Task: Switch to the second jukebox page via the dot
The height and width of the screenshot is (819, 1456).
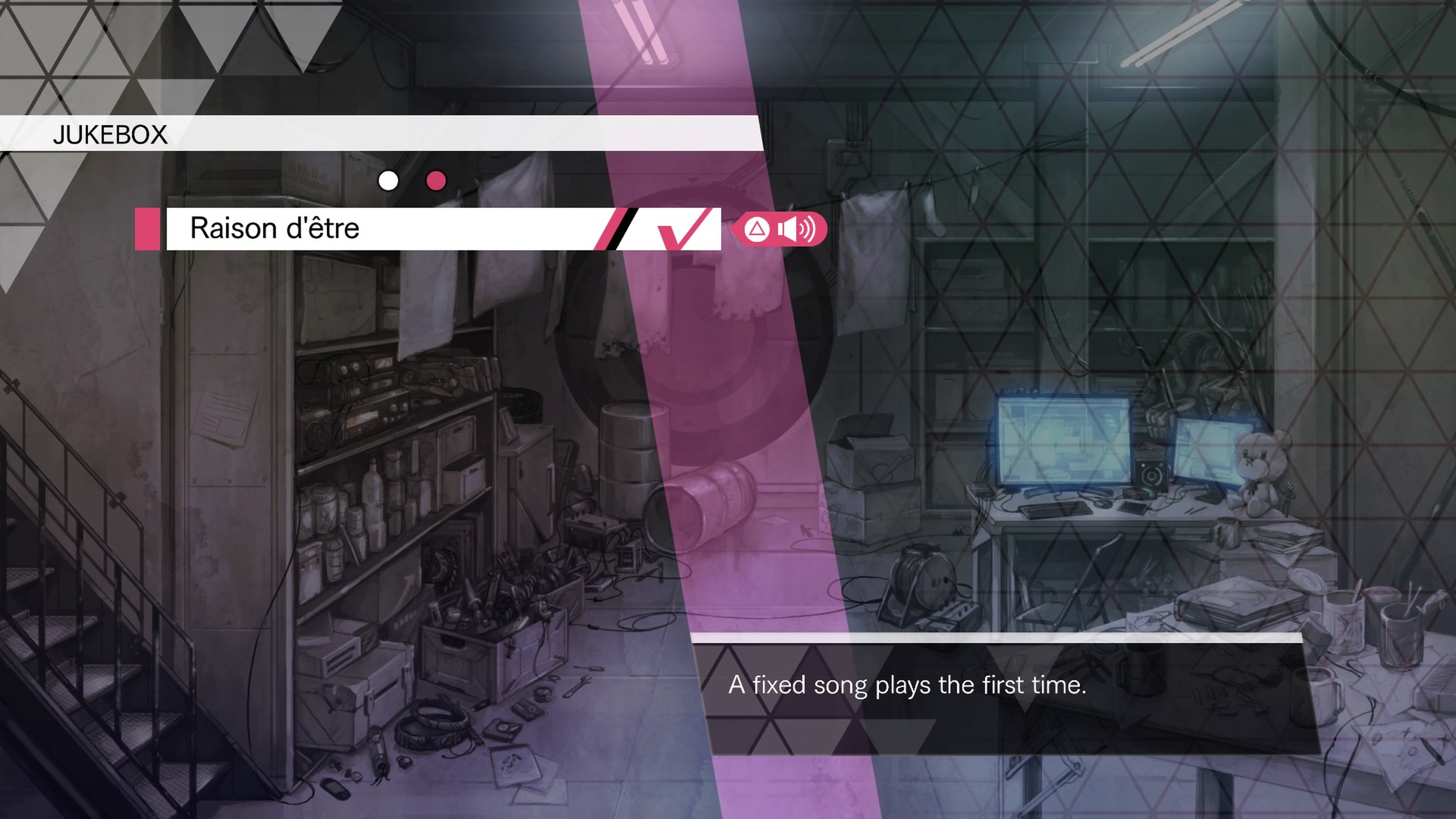Action: coord(436,181)
